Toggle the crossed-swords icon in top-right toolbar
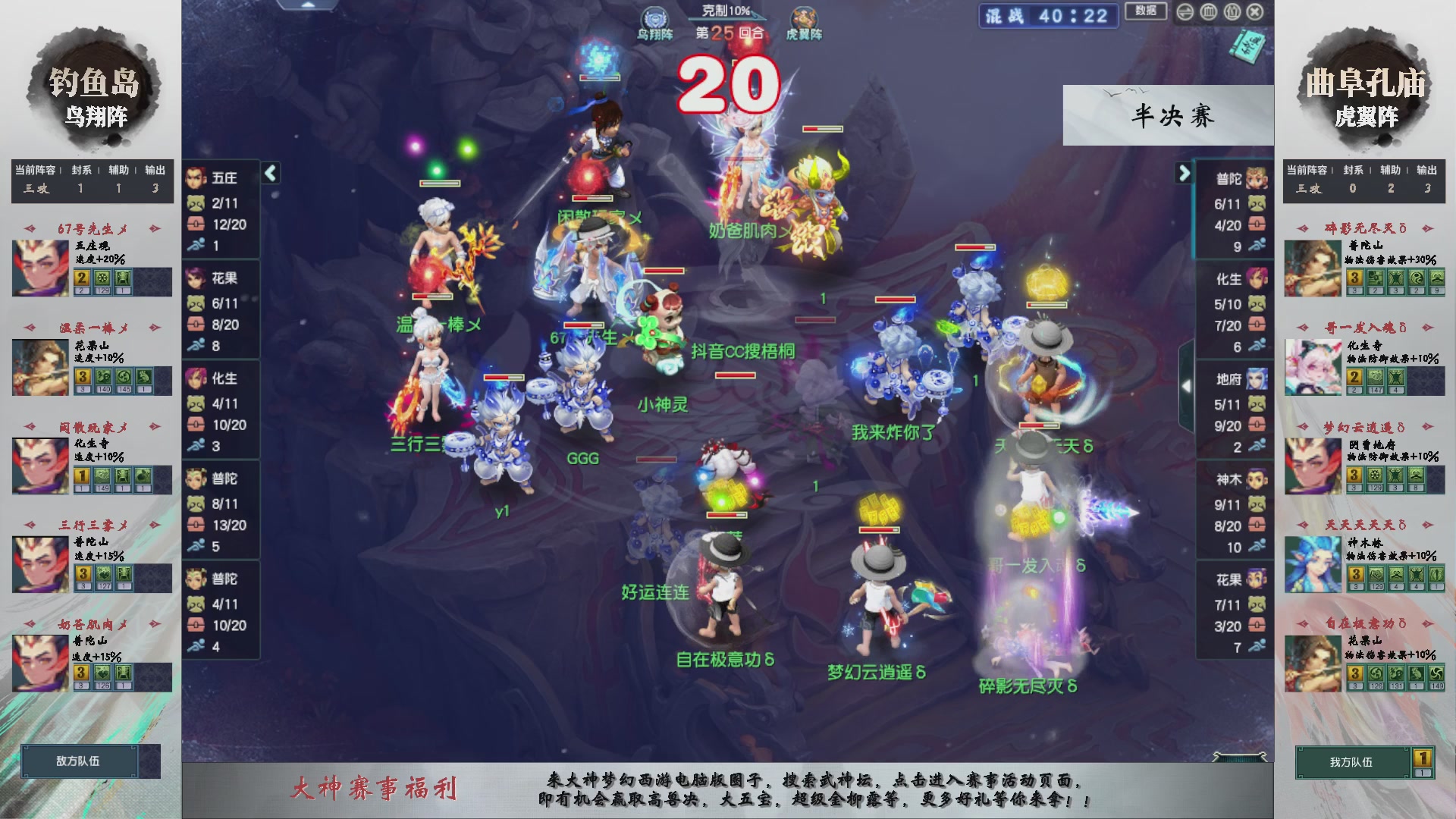Image resolution: width=1456 pixels, height=819 pixels. click(x=1185, y=13)
